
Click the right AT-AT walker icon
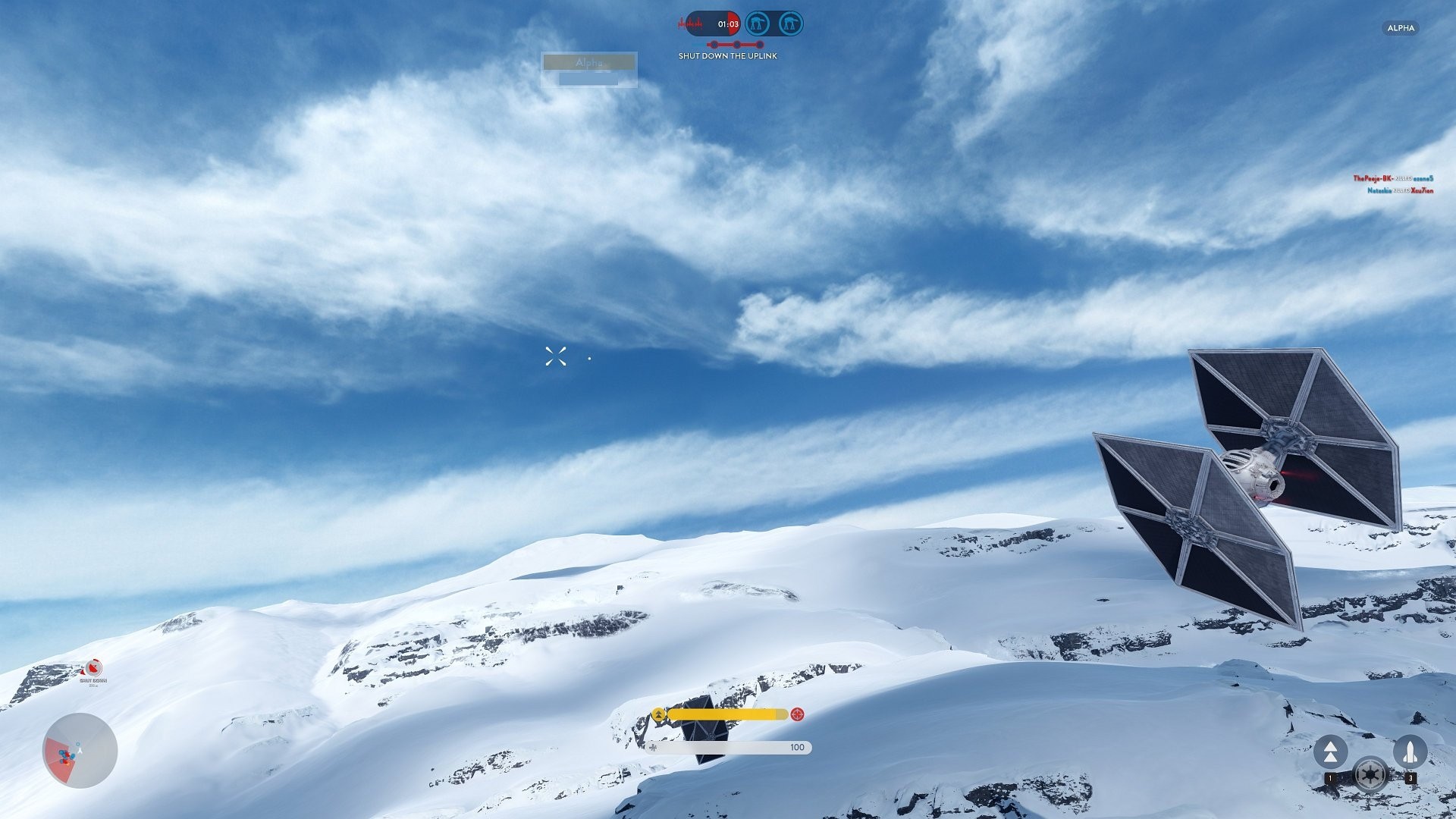(x=790, y=24)
